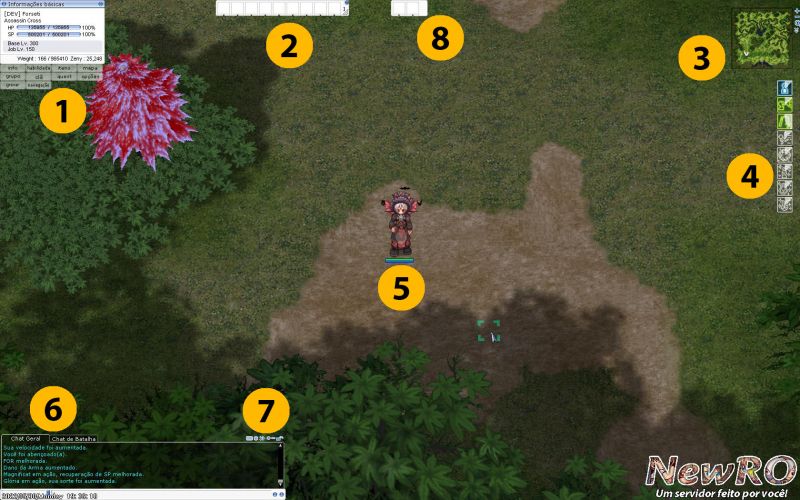This screenshot has height=500, width=800.
Task: Click the chat window scrollbar
Action: tap(281, 463)
